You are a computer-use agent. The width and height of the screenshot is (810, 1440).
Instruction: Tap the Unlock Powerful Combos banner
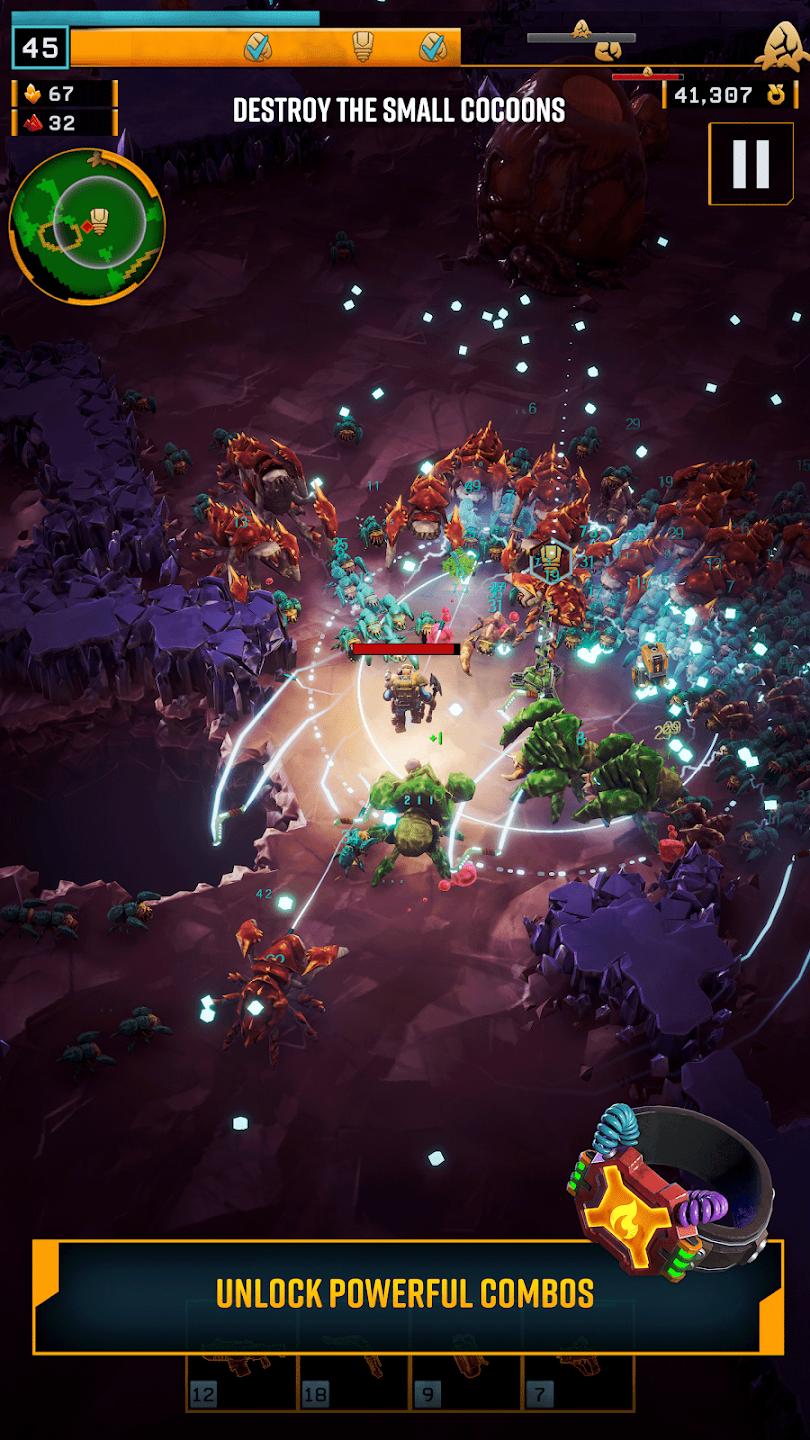(x=405, y=1294)
